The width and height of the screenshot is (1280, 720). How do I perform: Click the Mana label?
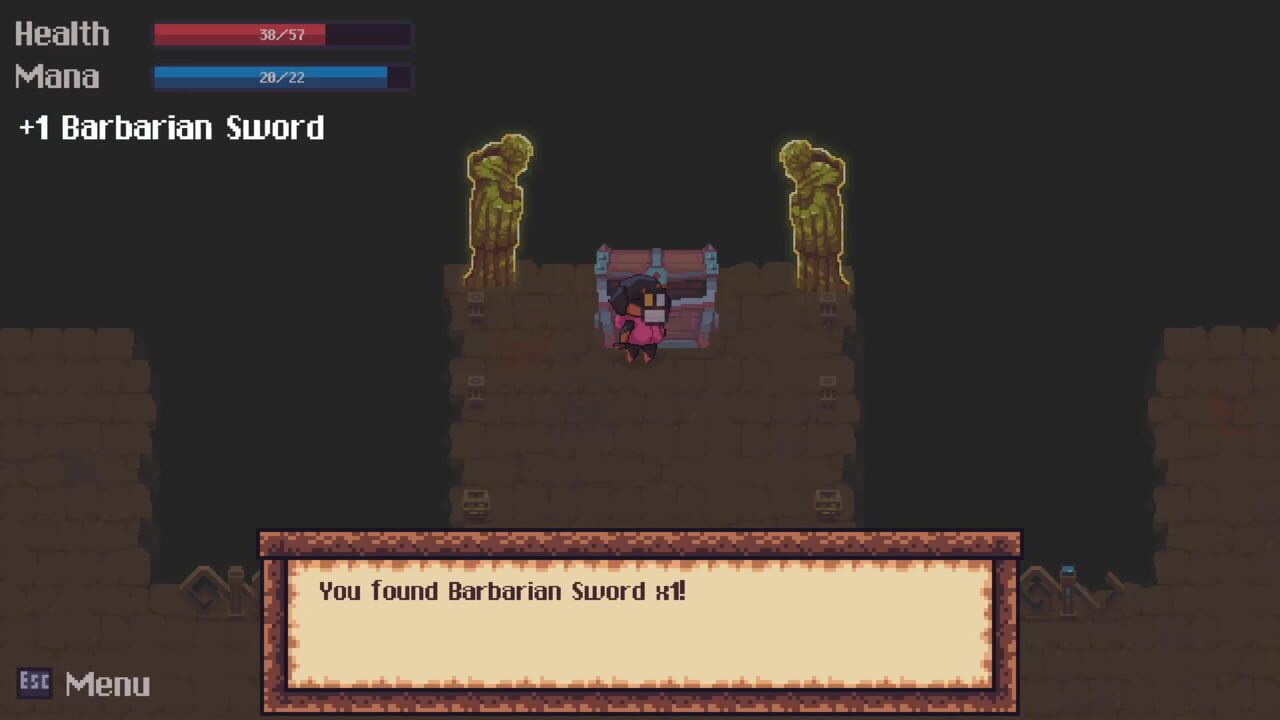tap(56, 77)
